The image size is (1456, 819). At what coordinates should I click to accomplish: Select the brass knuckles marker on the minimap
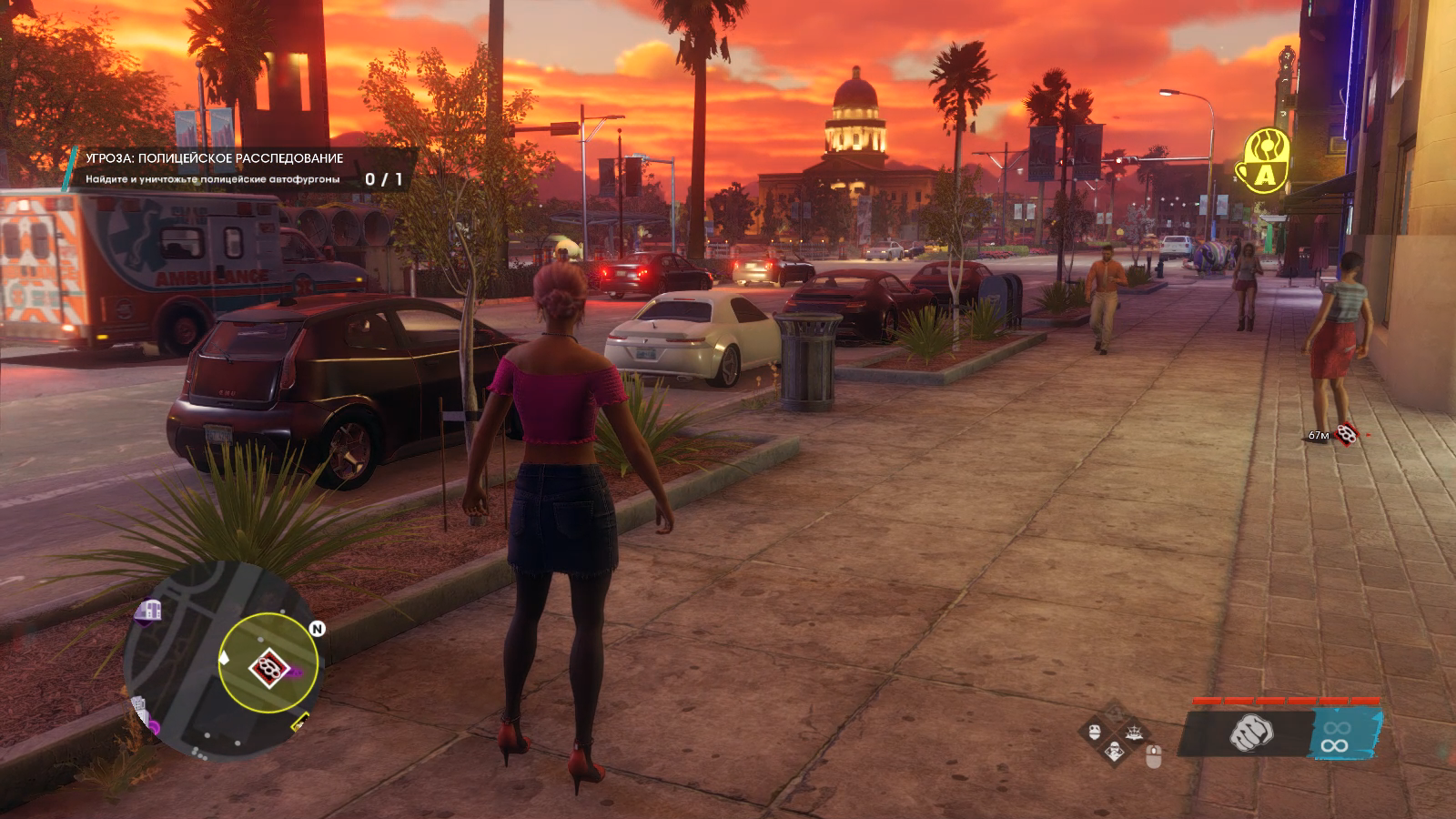pos(268,668)
